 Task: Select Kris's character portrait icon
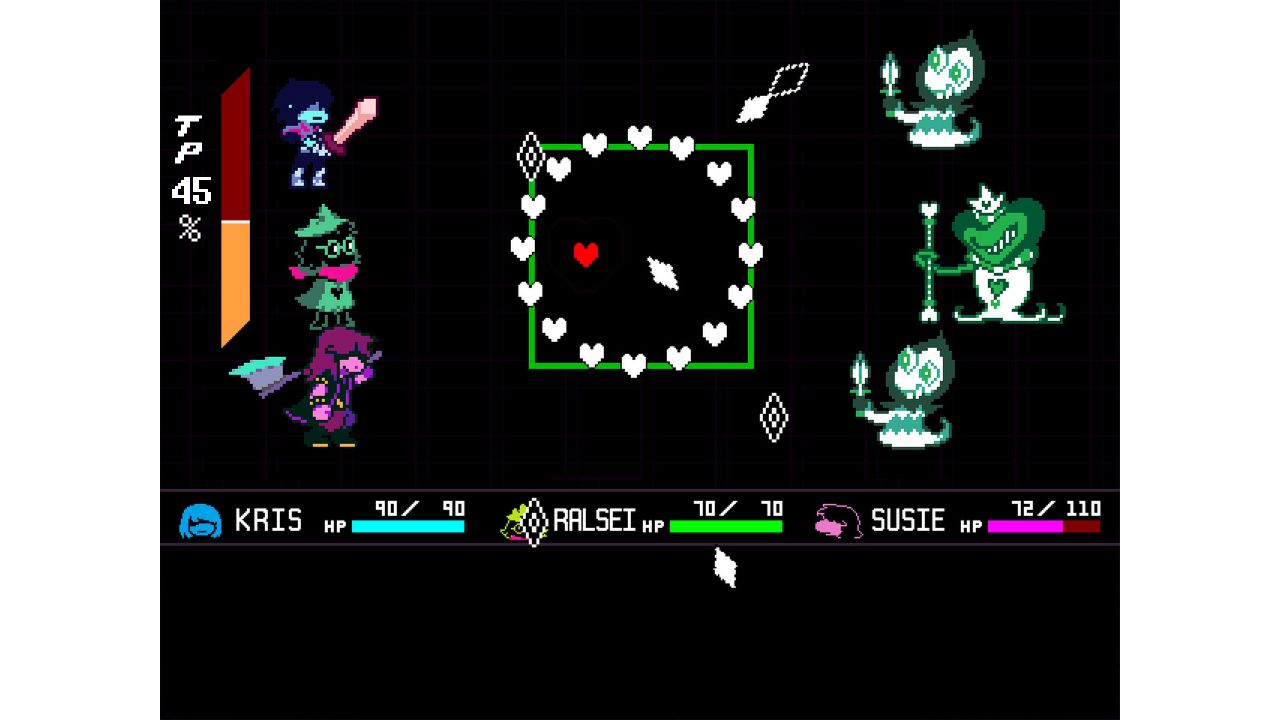click(x=199, y=519)
